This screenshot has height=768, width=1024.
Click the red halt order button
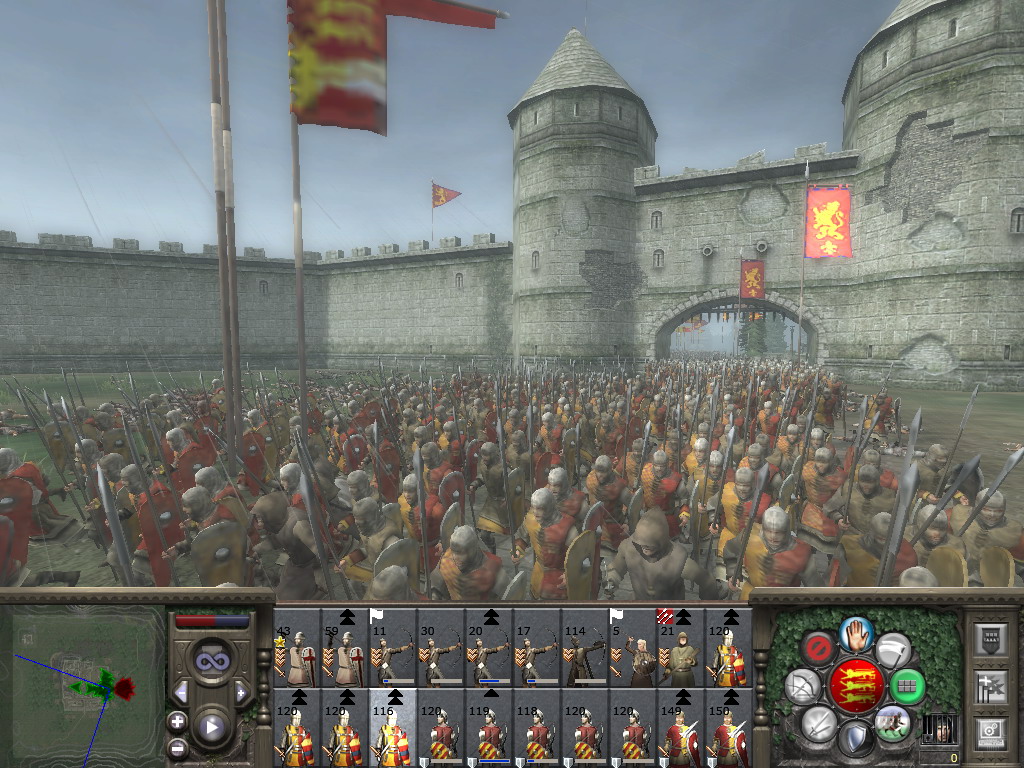click(x=819, y=649)
